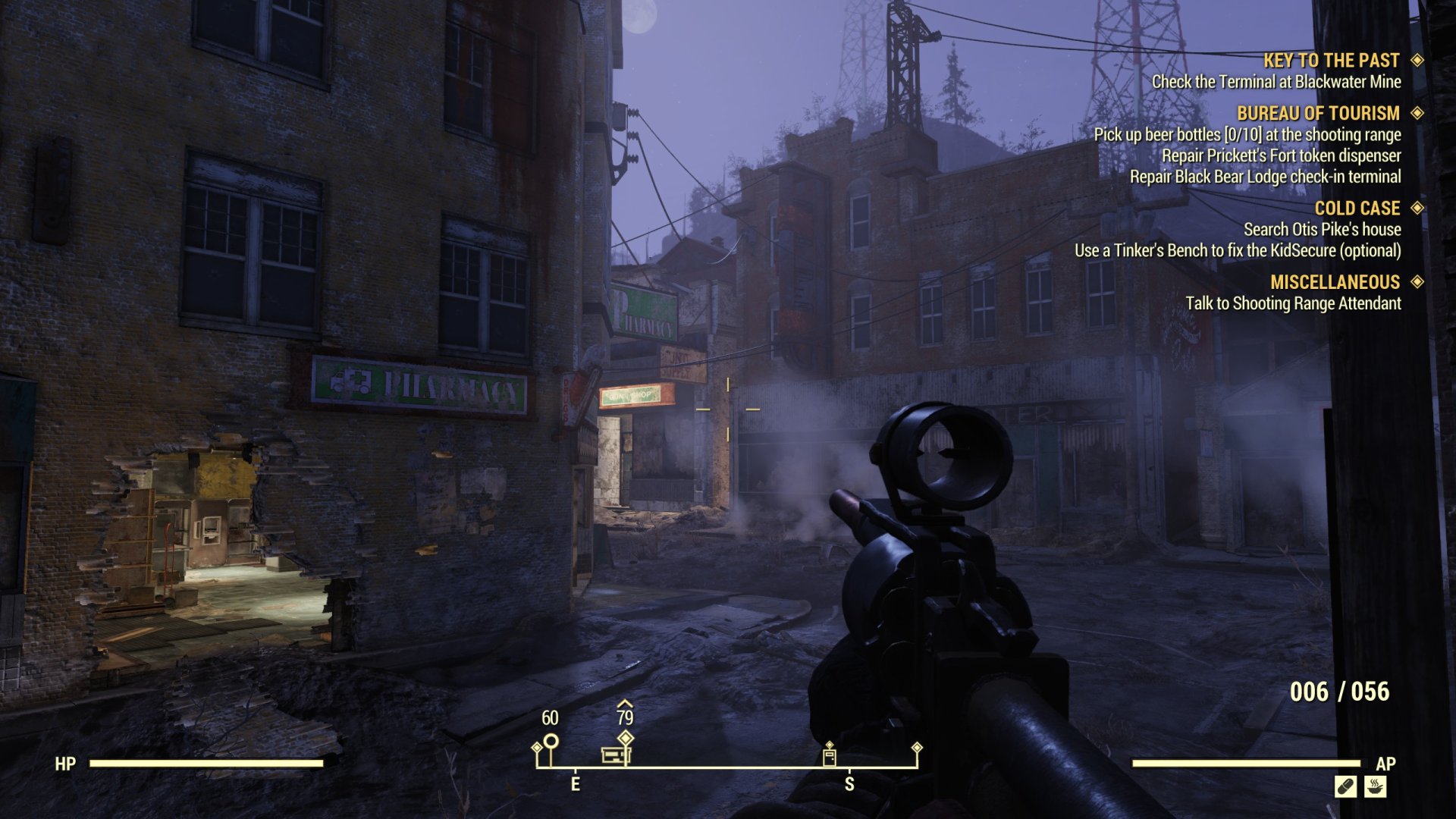This screenshot has width=1456, height=819.
Task: Choose the Miscellaneous quest category
Action: (x=1335, y=282)
